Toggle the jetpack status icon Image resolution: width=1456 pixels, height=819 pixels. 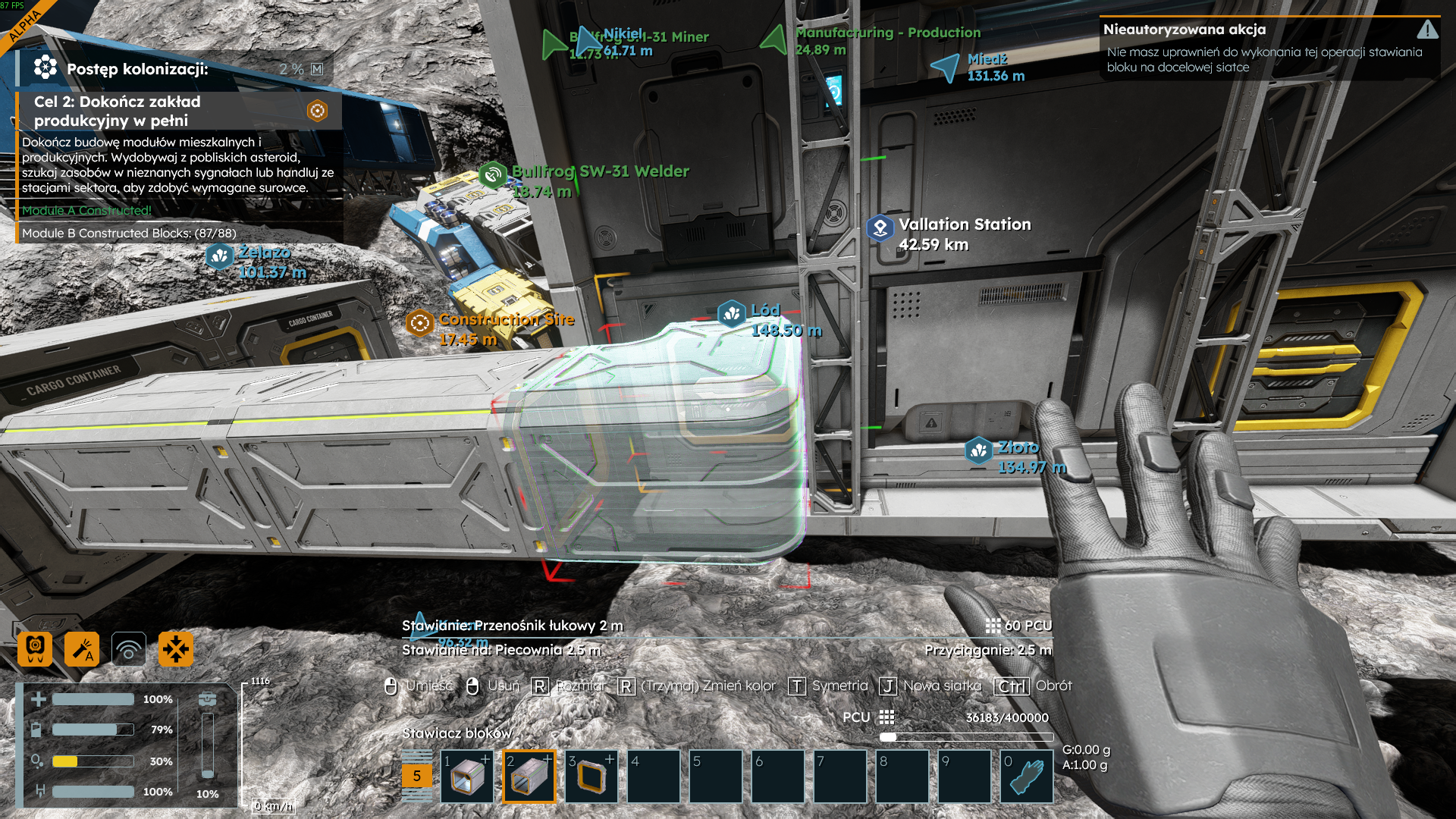pyautogui.click(x=35, y=649)
